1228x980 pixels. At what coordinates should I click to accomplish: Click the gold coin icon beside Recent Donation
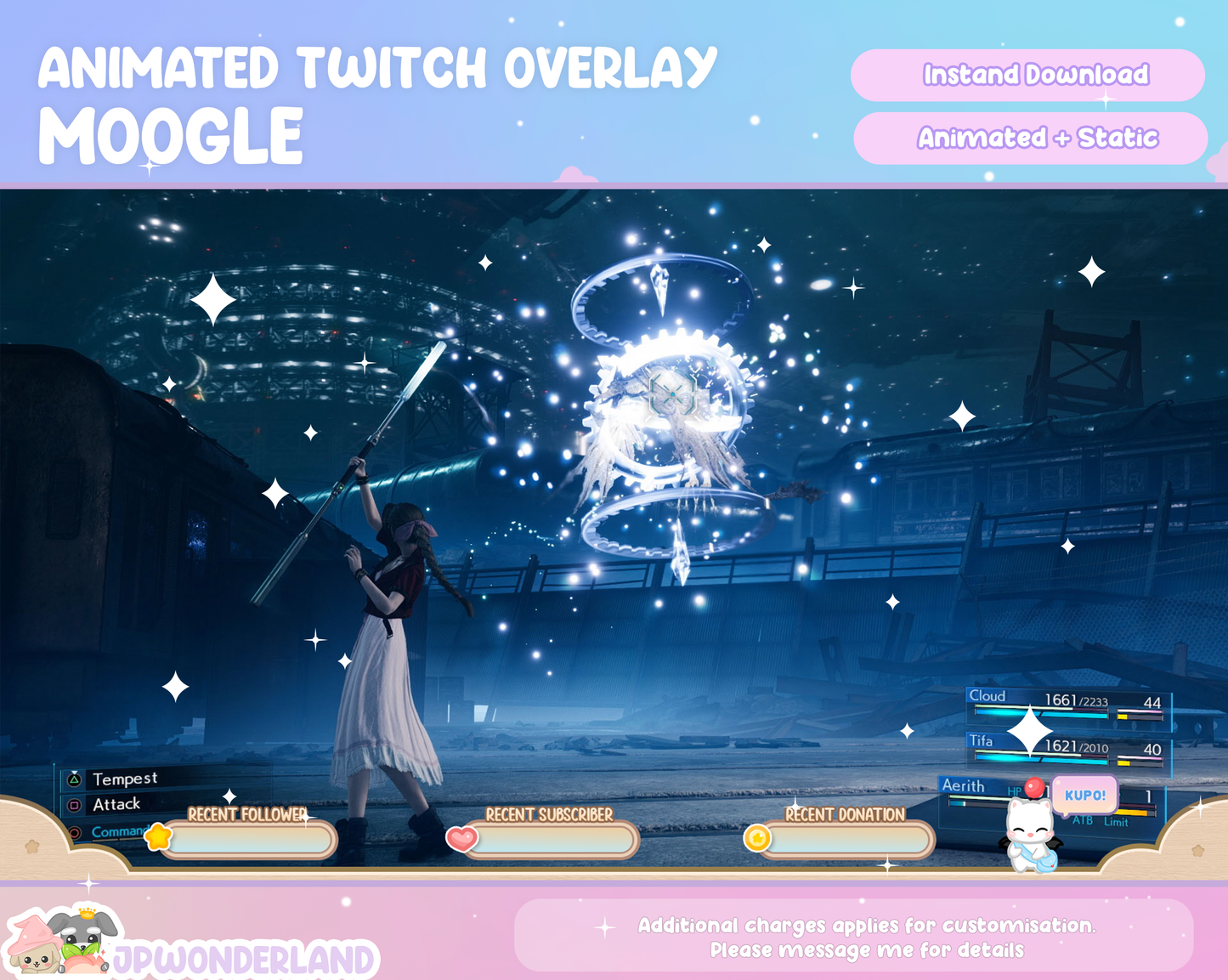pos(759,837)
